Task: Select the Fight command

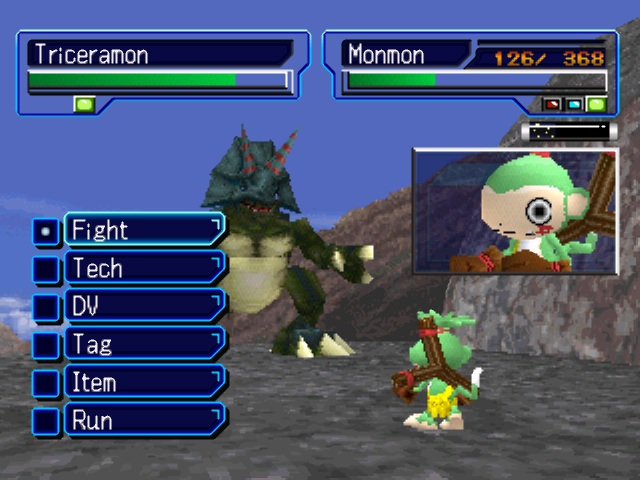Action: pos(143,230)
